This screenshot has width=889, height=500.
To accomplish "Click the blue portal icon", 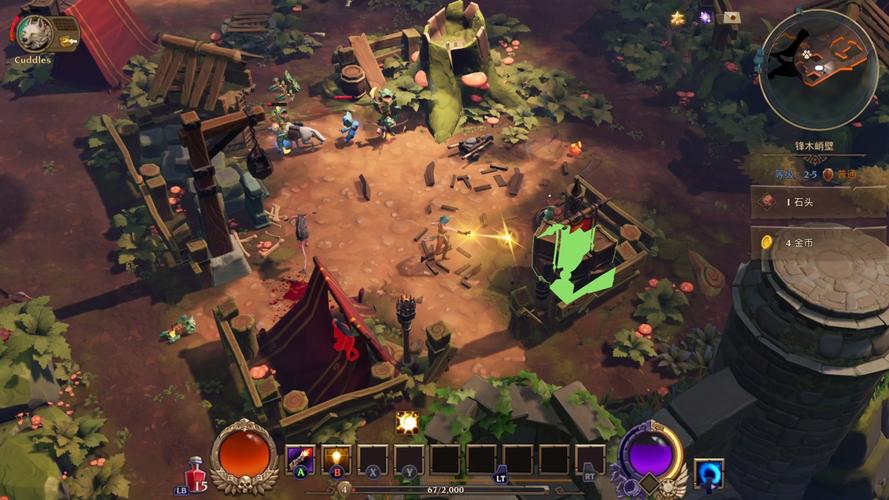I will pyautogui.click(x=708, y=472).
